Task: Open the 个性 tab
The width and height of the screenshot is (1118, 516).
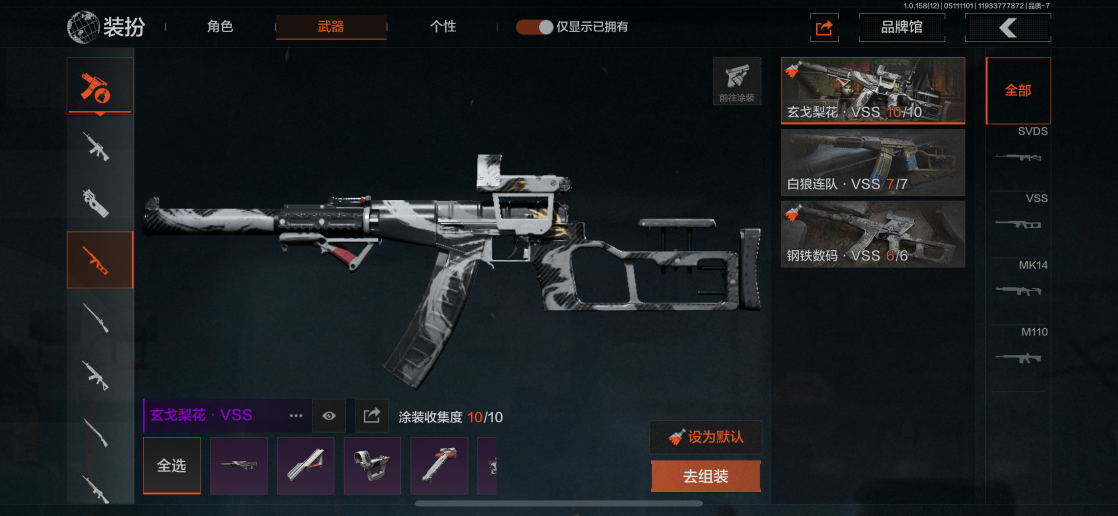Action: coord(443,27)
